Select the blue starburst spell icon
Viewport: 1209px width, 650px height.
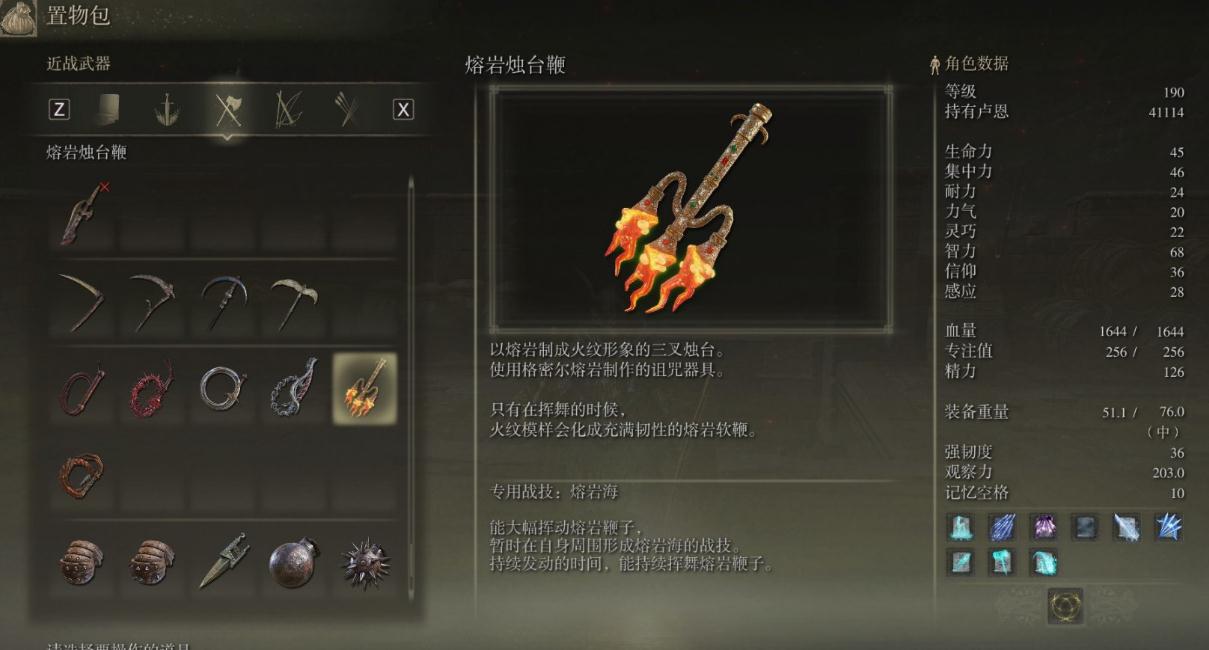click(x=1169, y=527)
